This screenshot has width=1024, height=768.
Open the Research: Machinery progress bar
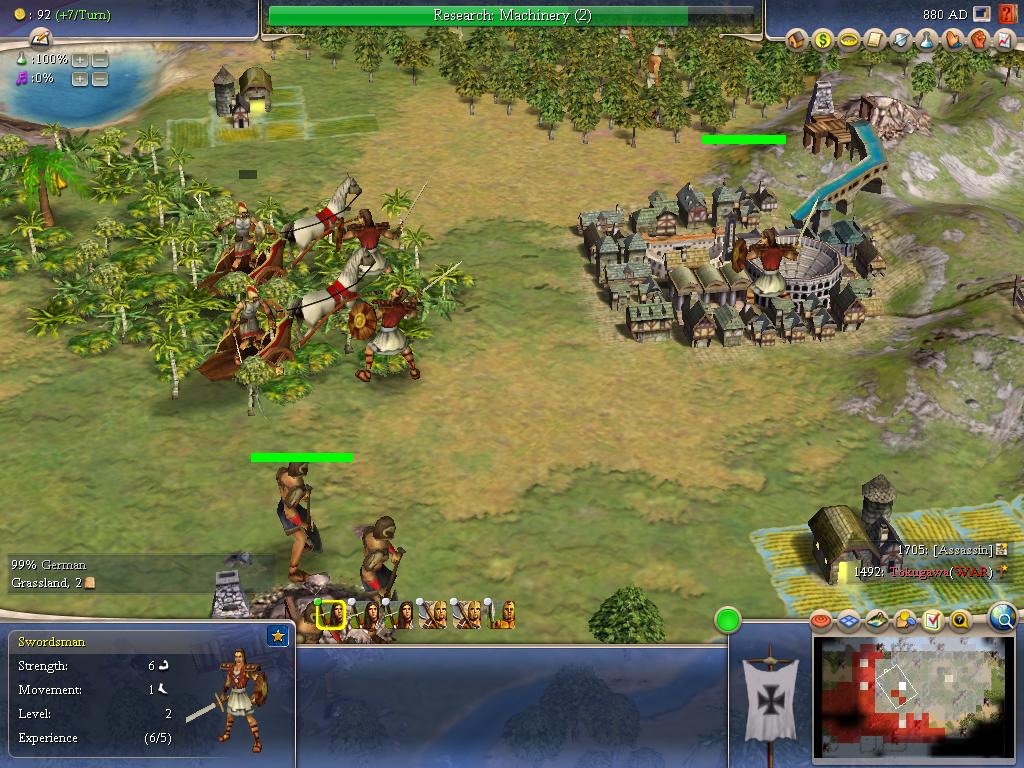coord(512,16)
